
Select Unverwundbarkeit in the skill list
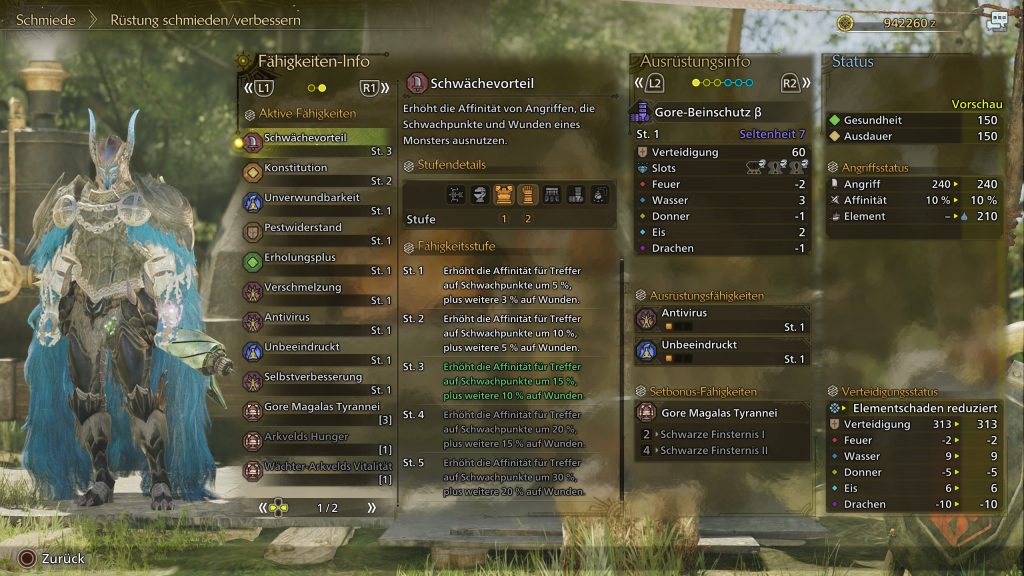(x=317, y=203)
